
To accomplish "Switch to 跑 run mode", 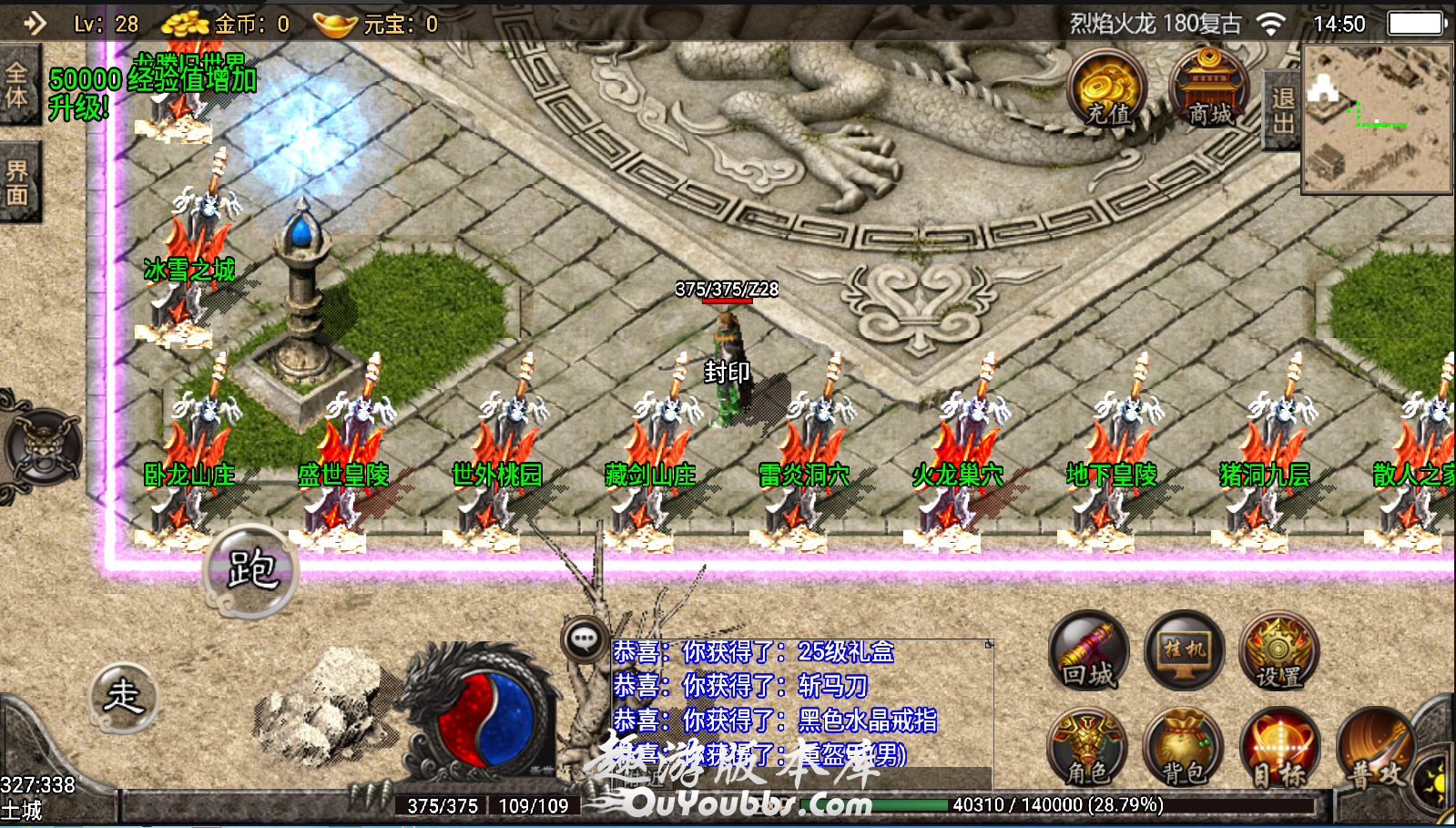I will point(251,570).
